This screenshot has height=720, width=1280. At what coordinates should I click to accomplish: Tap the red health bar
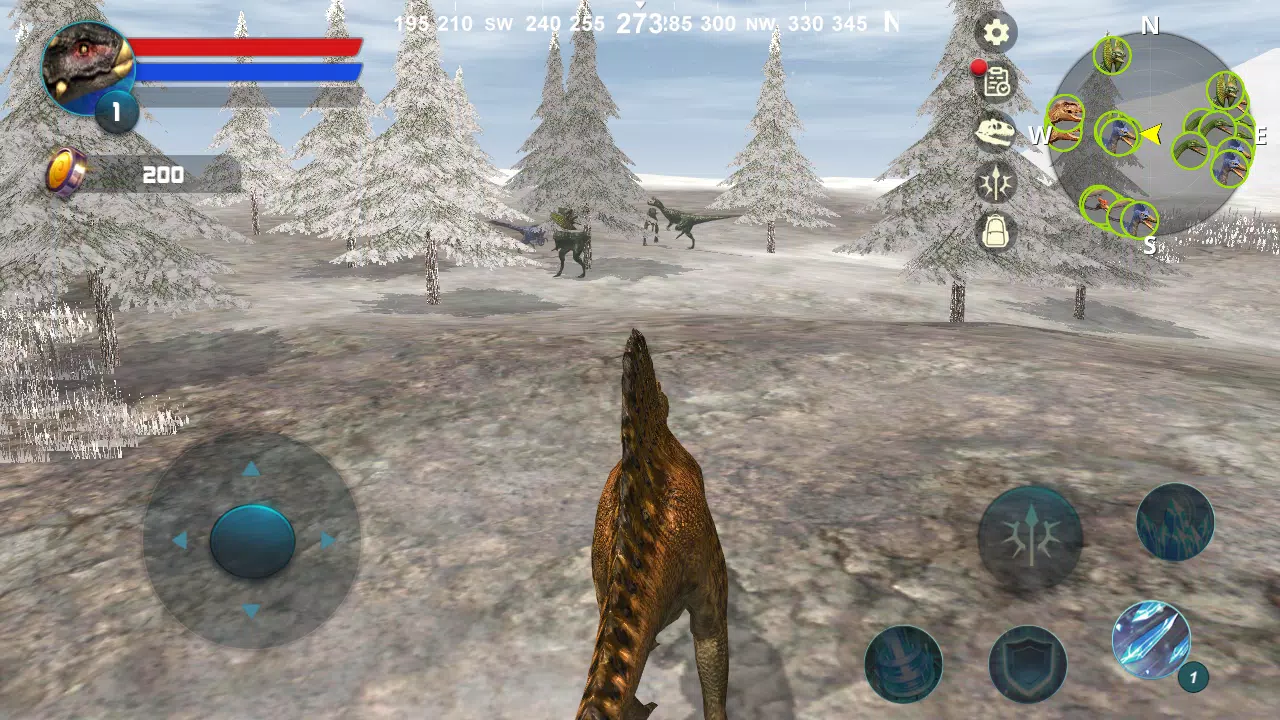tap(248, 47)
